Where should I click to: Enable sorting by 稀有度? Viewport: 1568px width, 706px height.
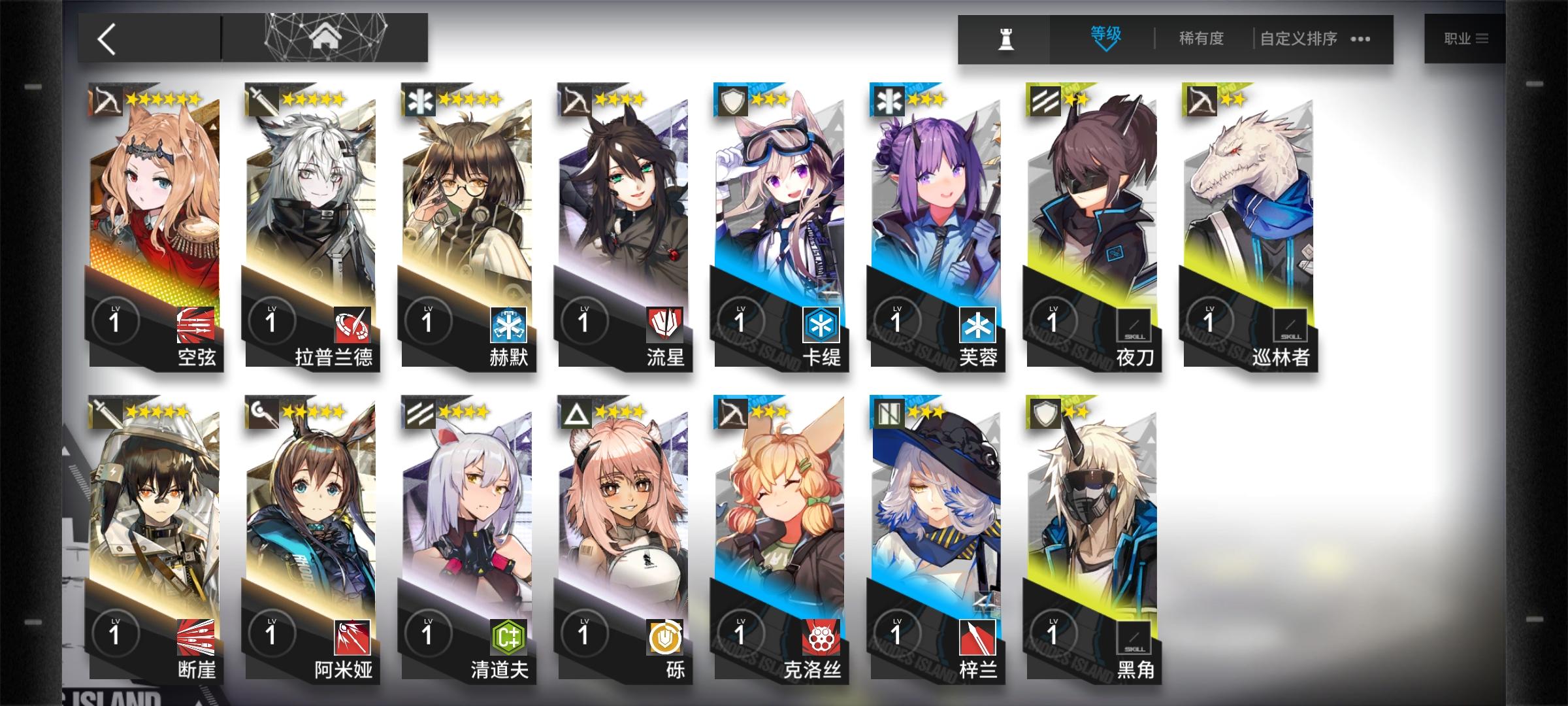point(1201,39)
